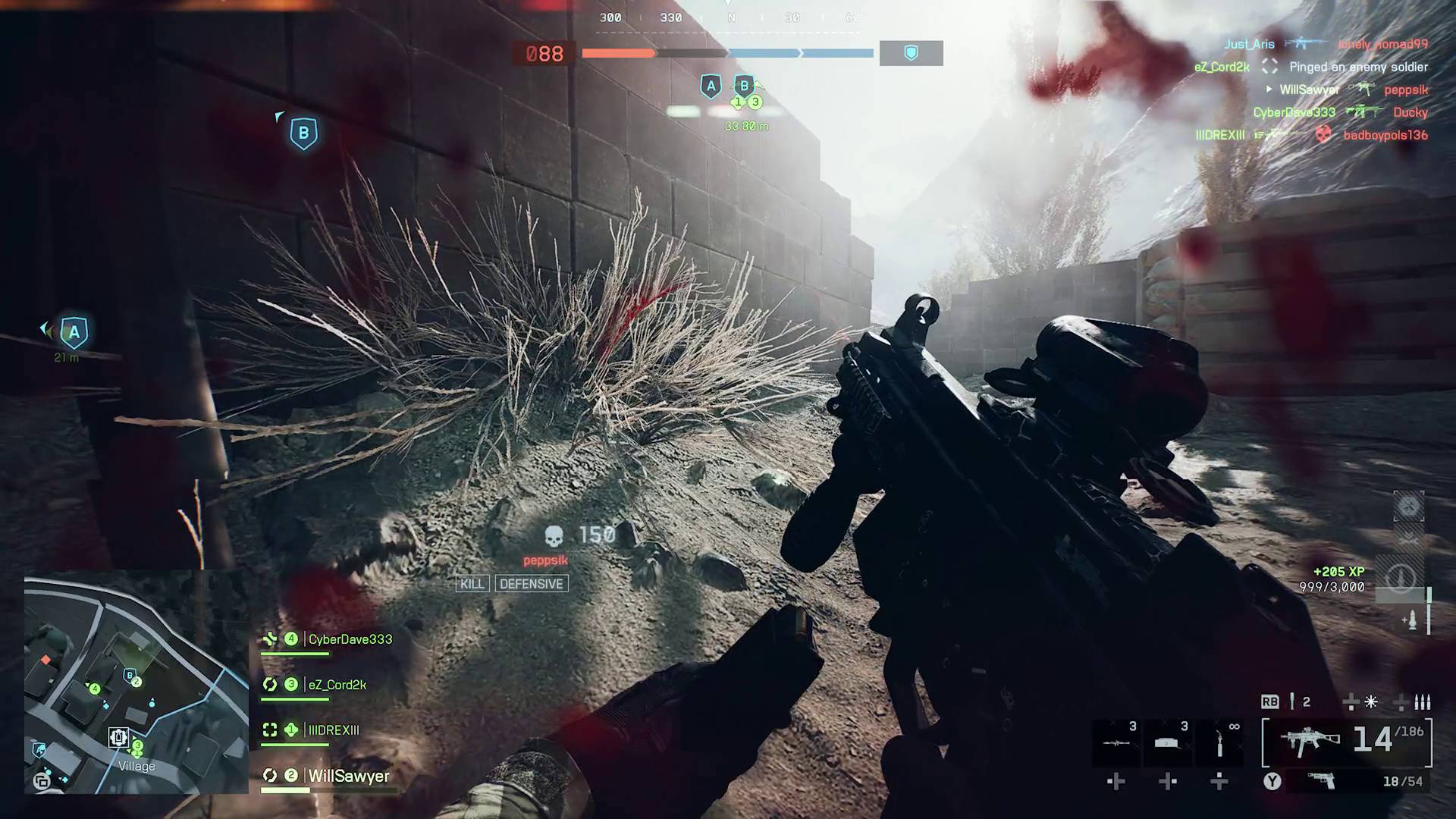Expand objective A marker showing 21 m
This screenshot has width=1456, height=819.
click(x=74, y=331)
